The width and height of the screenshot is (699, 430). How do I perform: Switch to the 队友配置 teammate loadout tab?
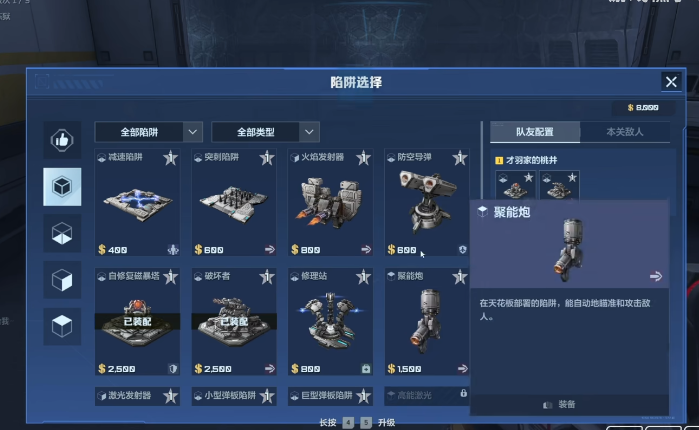click(x=533, y=132)
